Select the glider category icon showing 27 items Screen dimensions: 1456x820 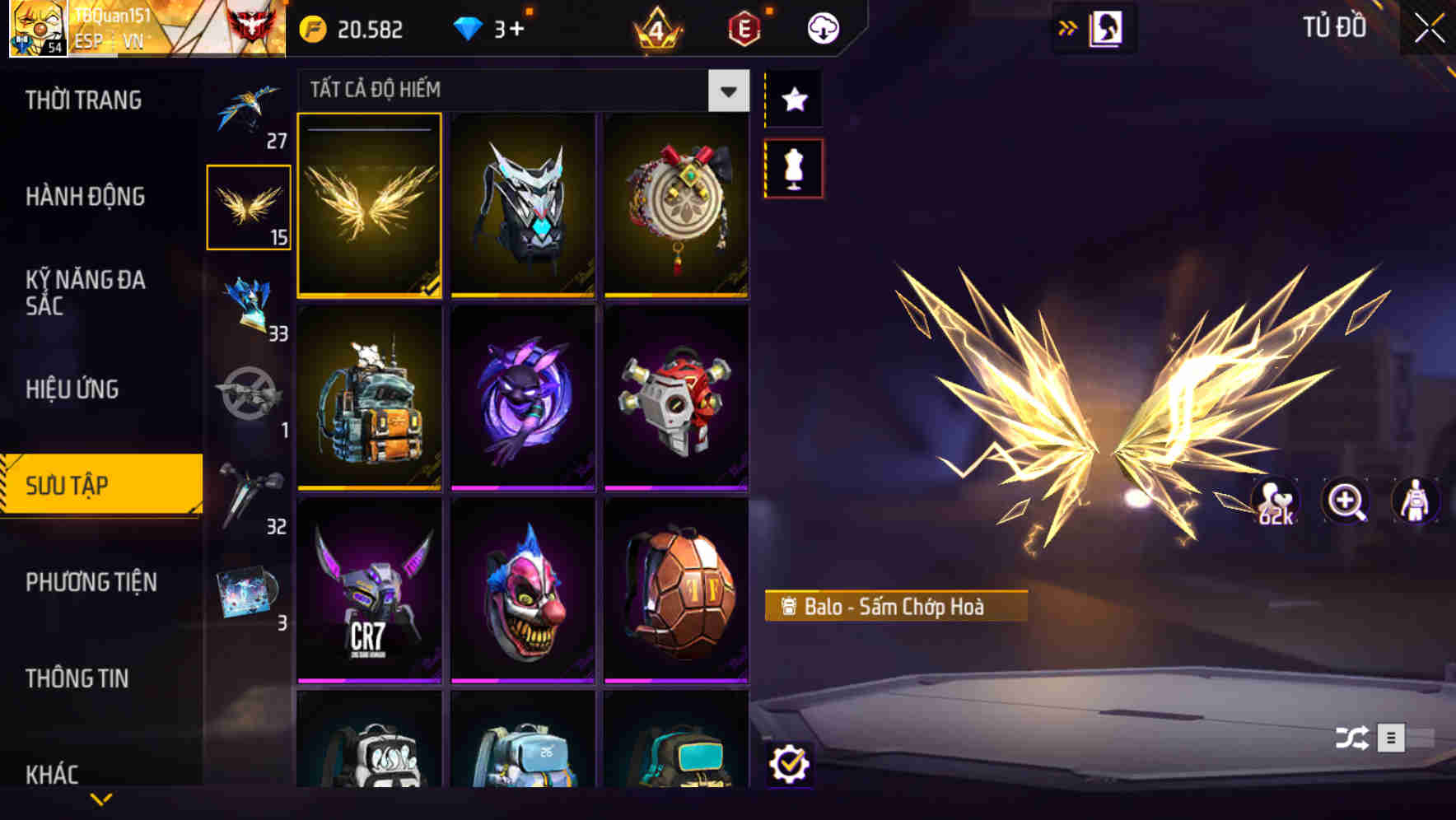pyautogui.click(x=249, y=111)
